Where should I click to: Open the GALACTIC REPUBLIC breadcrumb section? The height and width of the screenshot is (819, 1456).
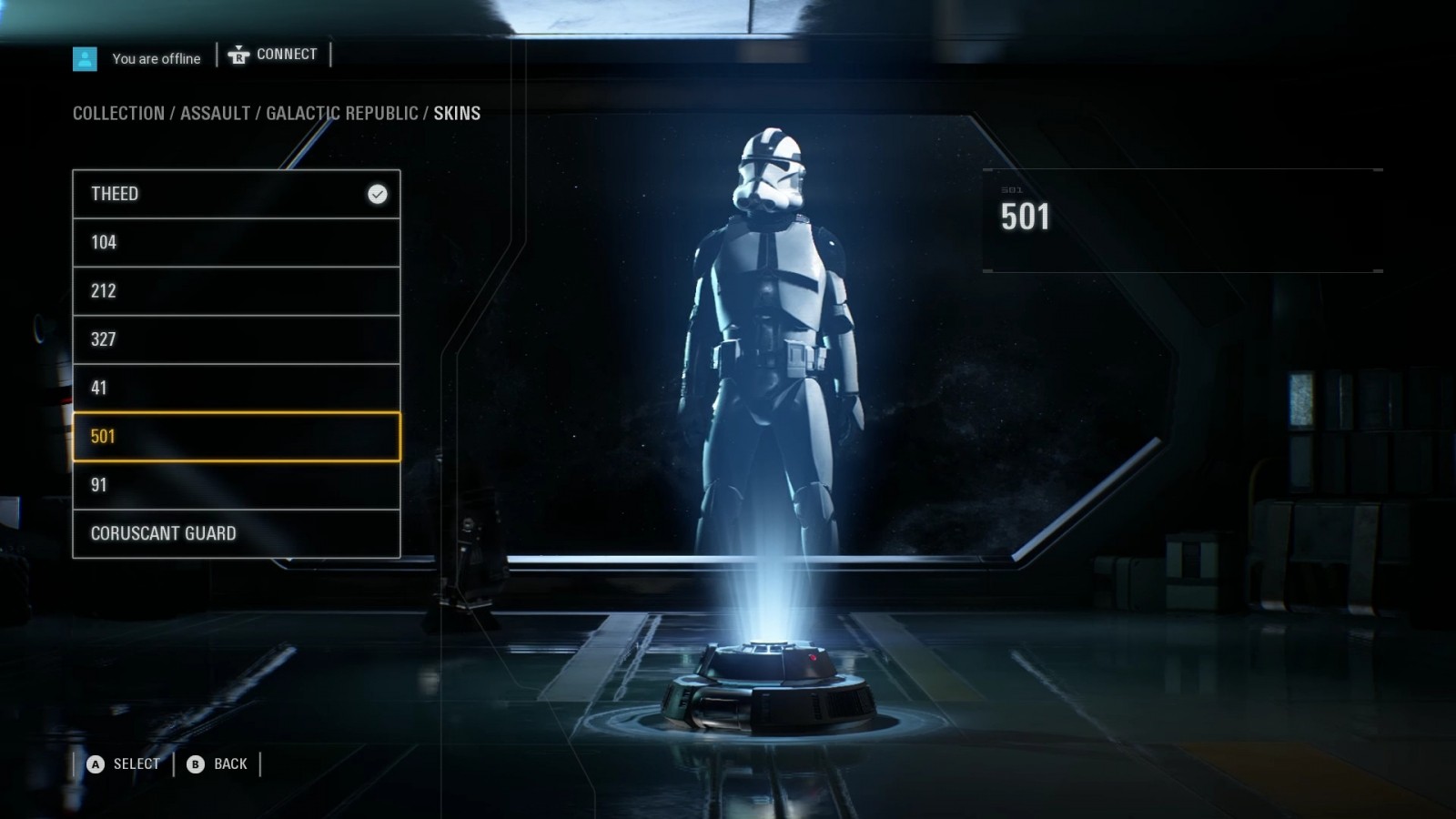[x=343, y=113]
